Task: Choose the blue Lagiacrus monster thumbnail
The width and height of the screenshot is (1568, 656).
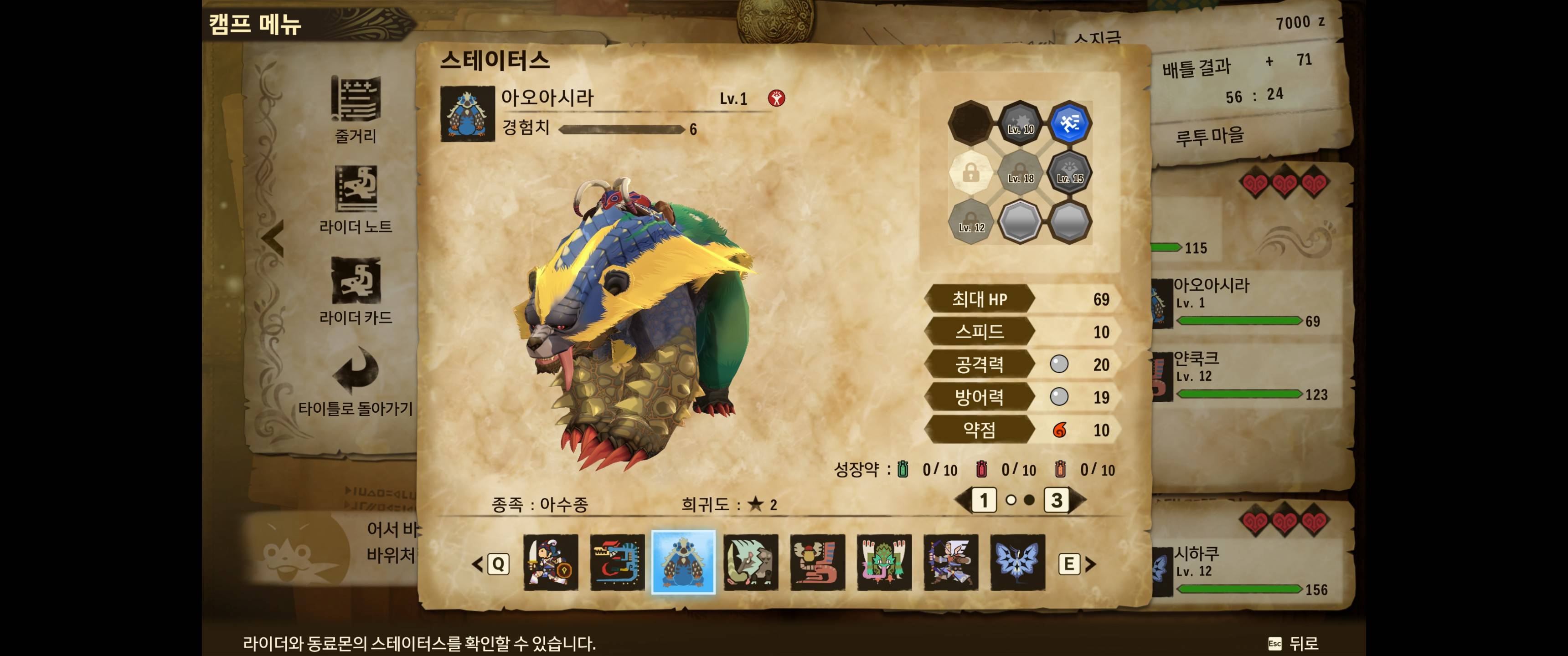Action: click(617, 562)
